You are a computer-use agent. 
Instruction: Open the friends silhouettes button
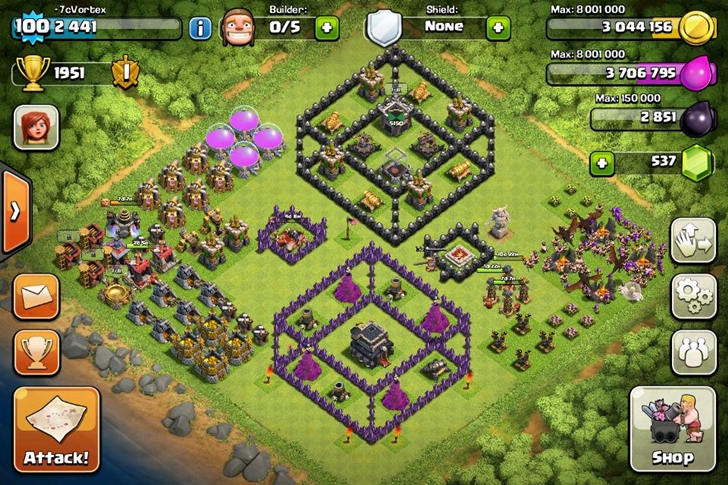(x=693, y=350)
